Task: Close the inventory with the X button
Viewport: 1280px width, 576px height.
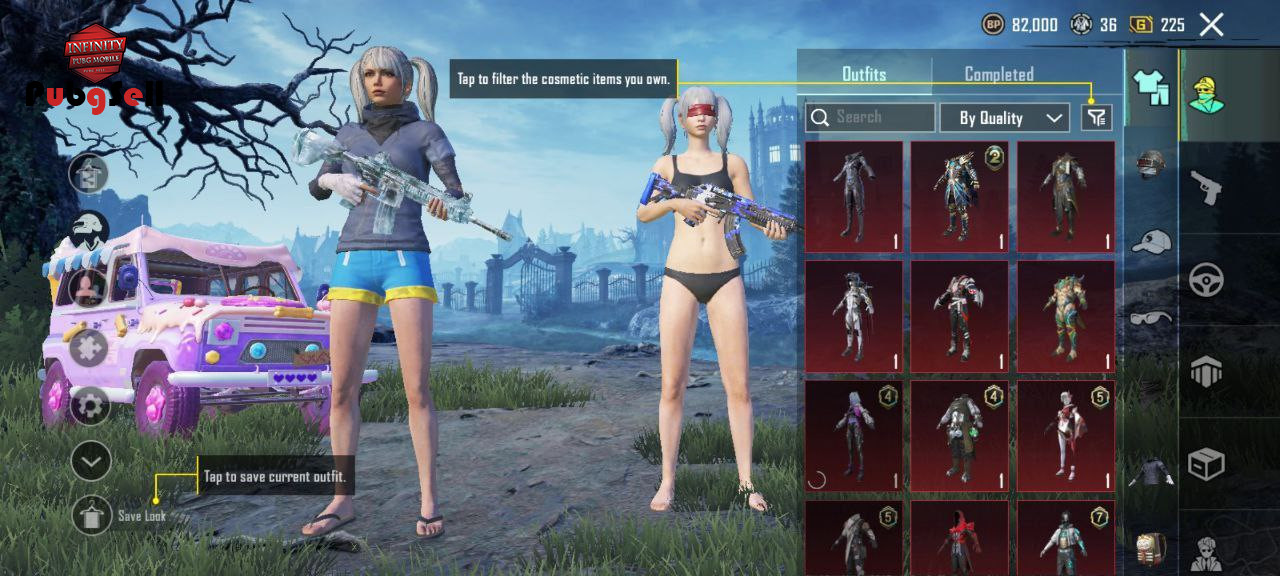Action: [1211, 25]
